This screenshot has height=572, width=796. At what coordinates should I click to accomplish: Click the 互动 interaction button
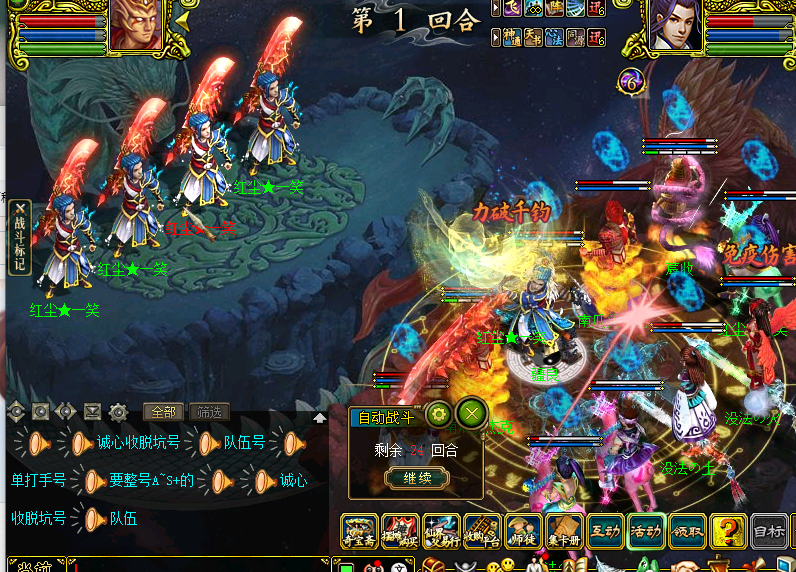pyautogui.click(x=605, y=531)
